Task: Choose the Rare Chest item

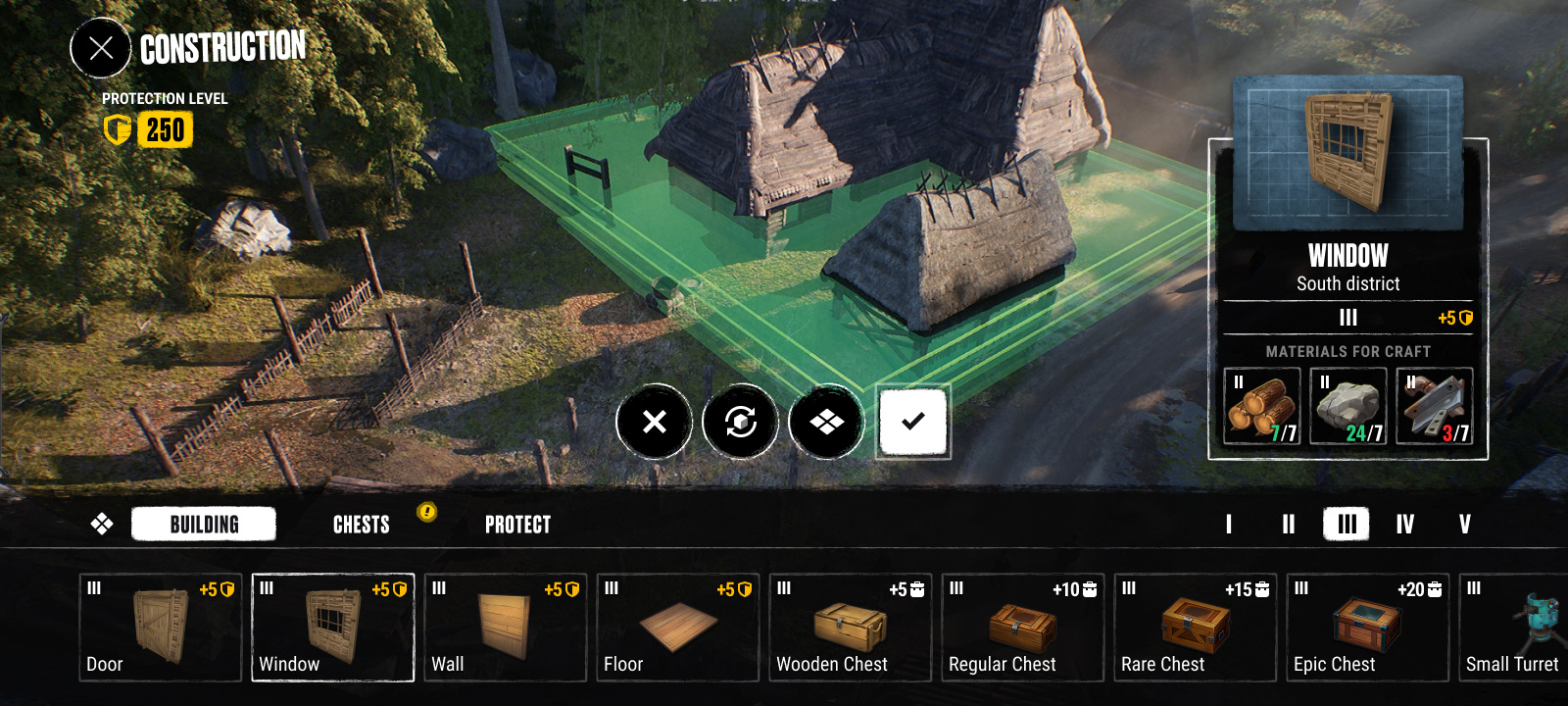Action: pos(1195,628)
